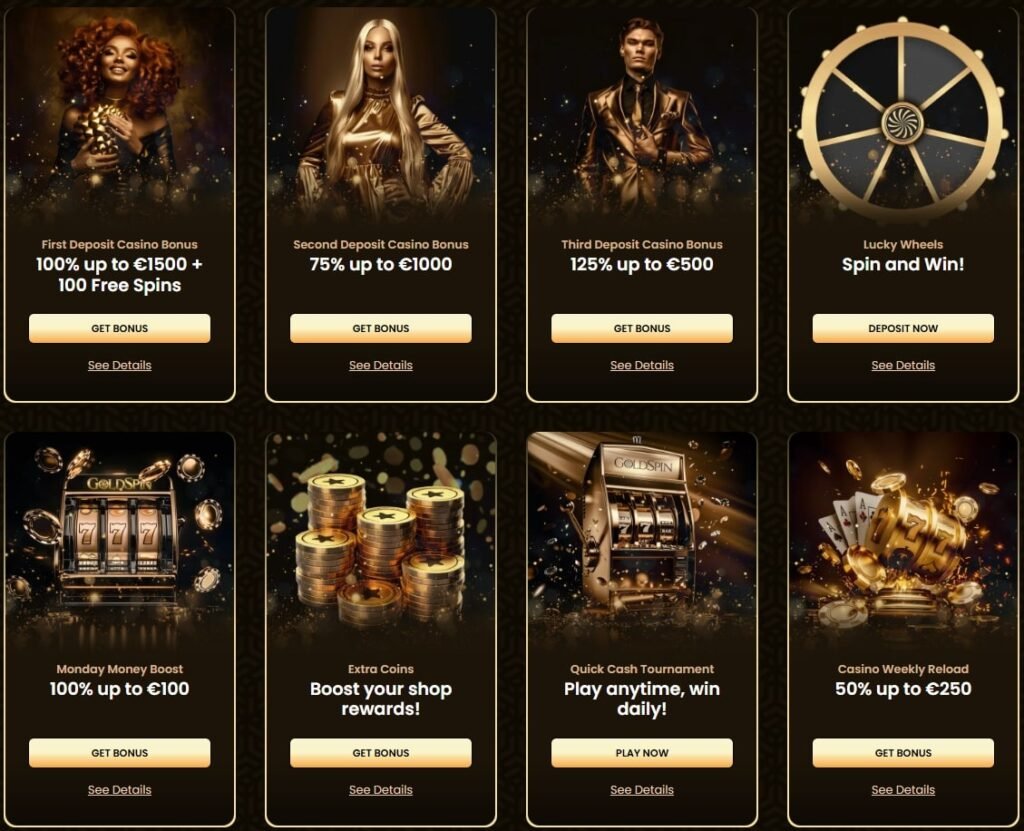Get the Extra Coins bonus
The image size is (1024, 831).
pos(380,753)
